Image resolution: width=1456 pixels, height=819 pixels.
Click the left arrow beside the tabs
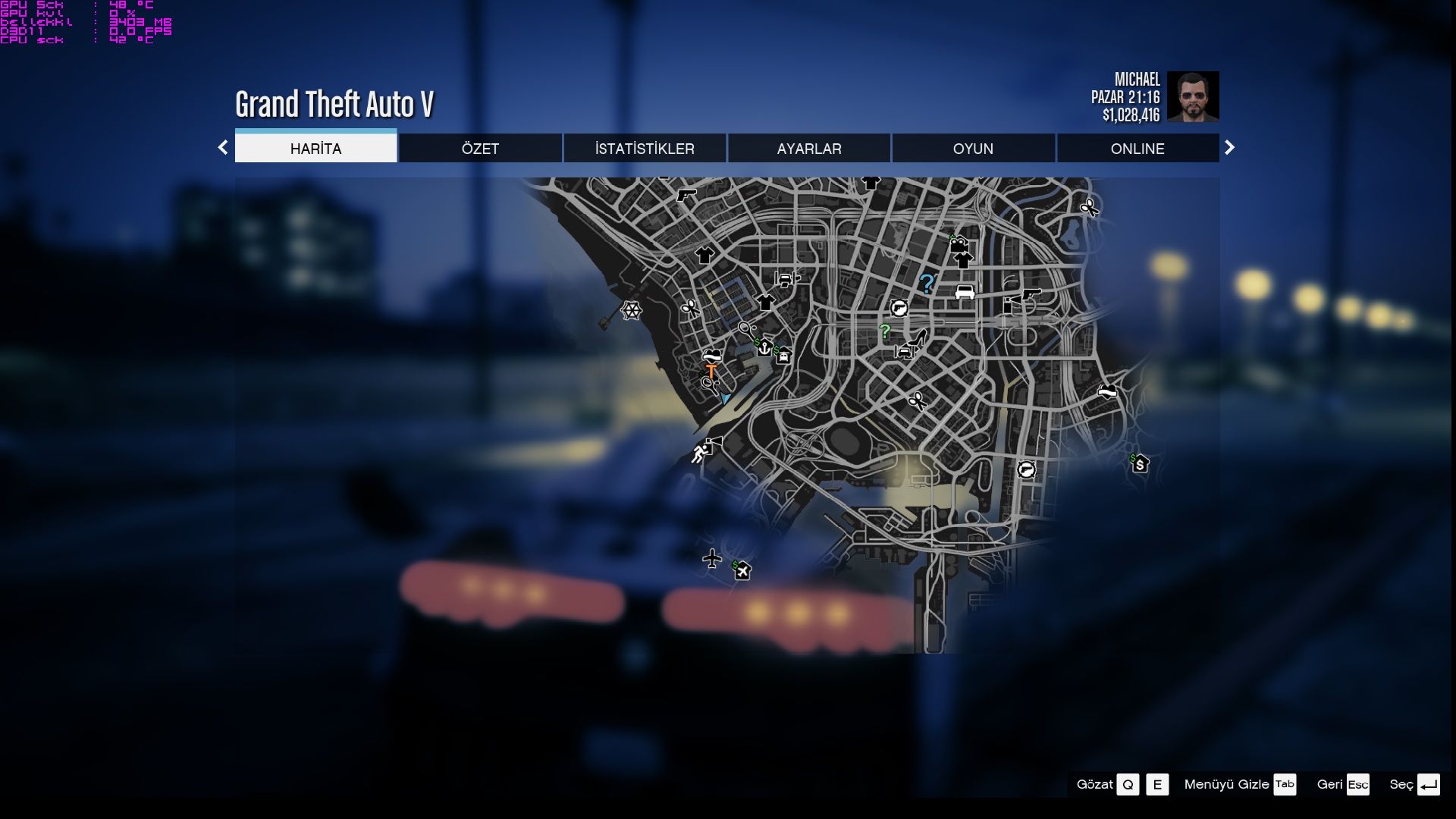[223, 148]
